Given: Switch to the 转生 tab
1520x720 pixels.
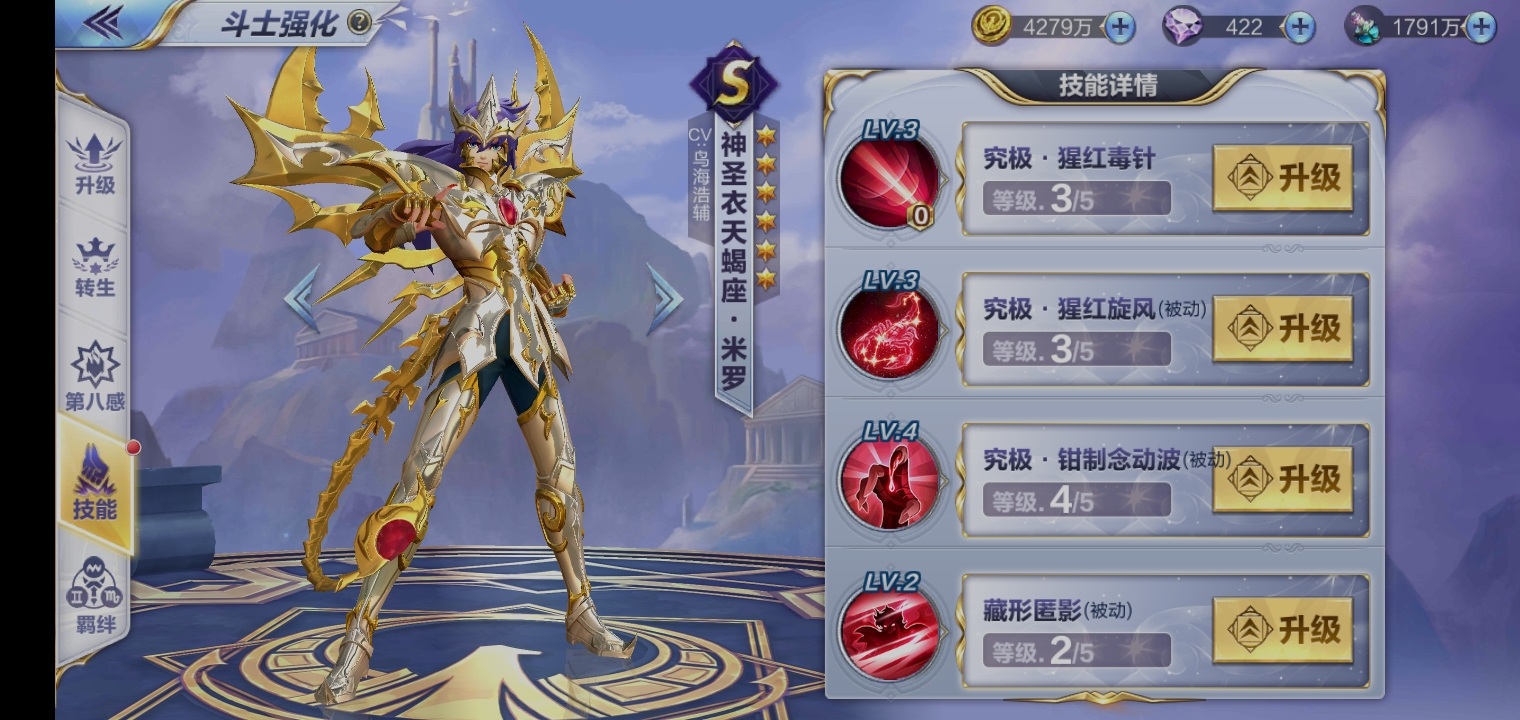Looking at the screenshot, I should click(95, 267).
